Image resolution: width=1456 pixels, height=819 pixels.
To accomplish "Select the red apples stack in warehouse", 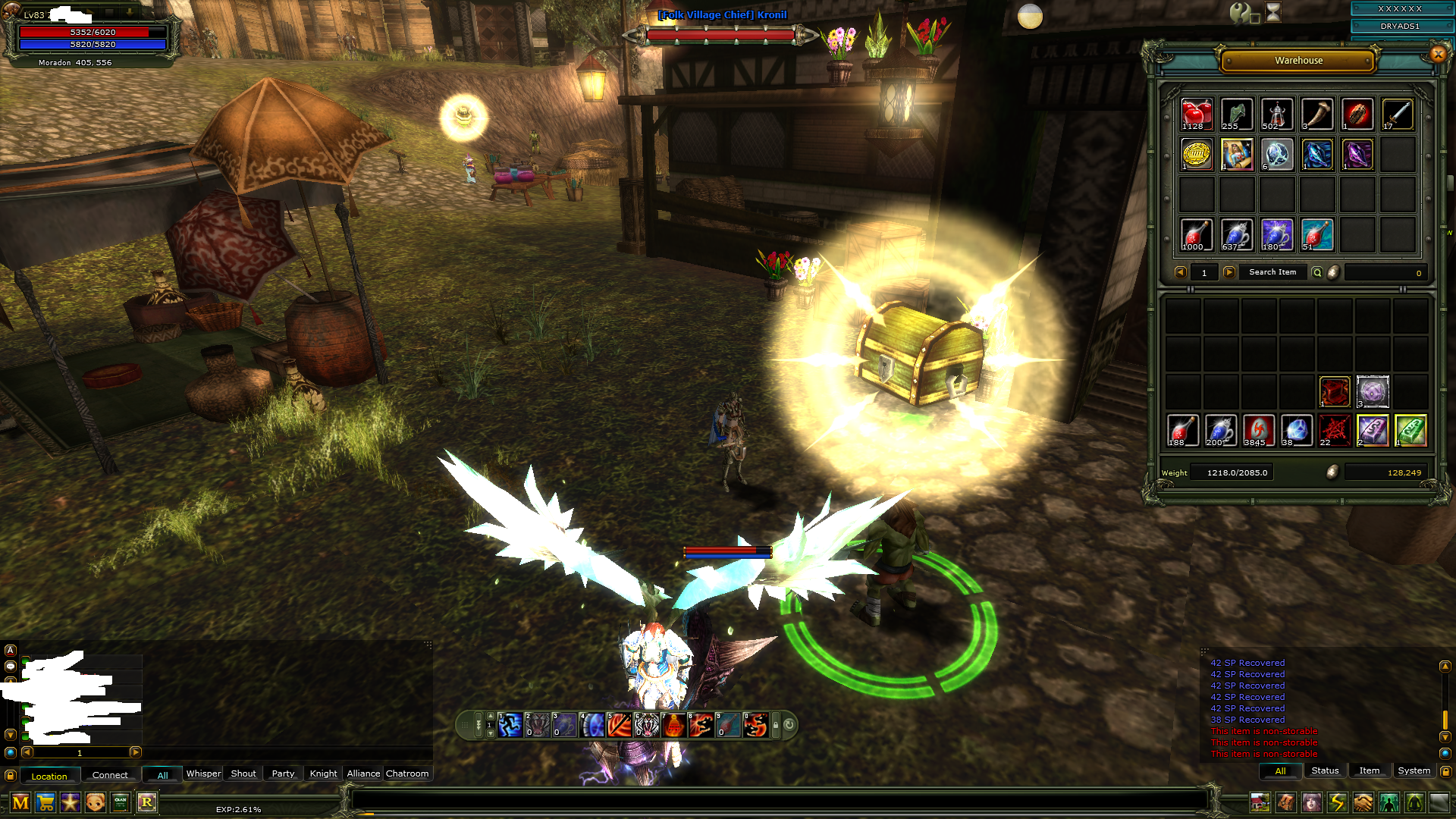I will 1197,115.
